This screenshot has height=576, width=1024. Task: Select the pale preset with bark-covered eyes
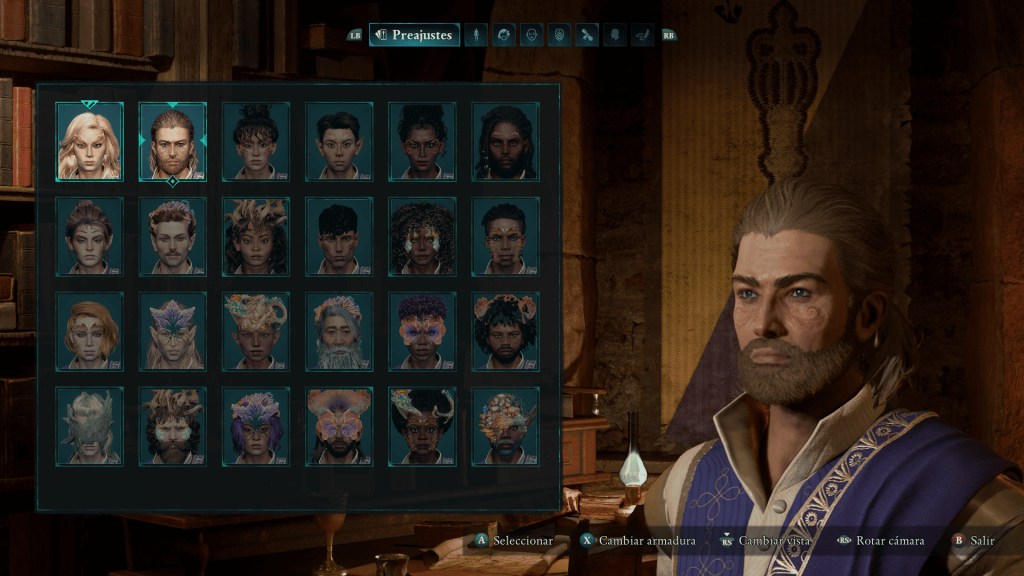point(90,426)
